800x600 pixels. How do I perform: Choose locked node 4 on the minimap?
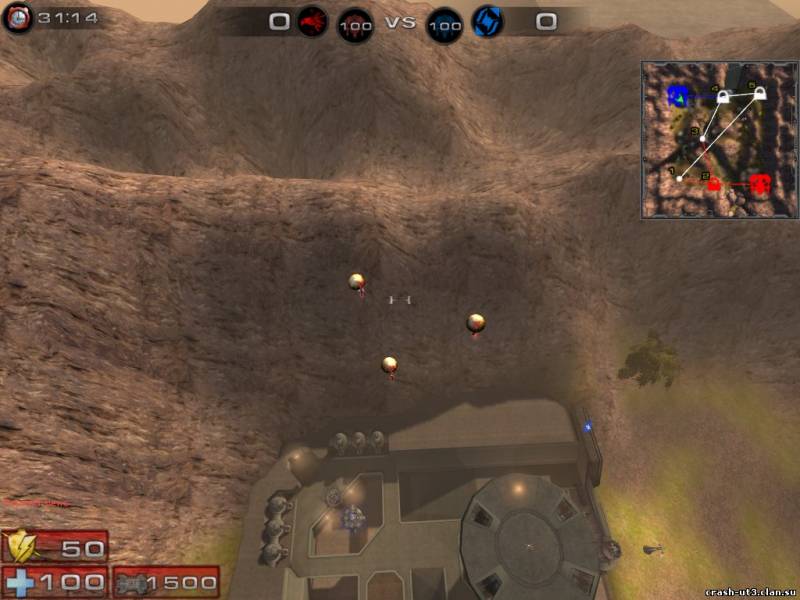click(722, 96)
